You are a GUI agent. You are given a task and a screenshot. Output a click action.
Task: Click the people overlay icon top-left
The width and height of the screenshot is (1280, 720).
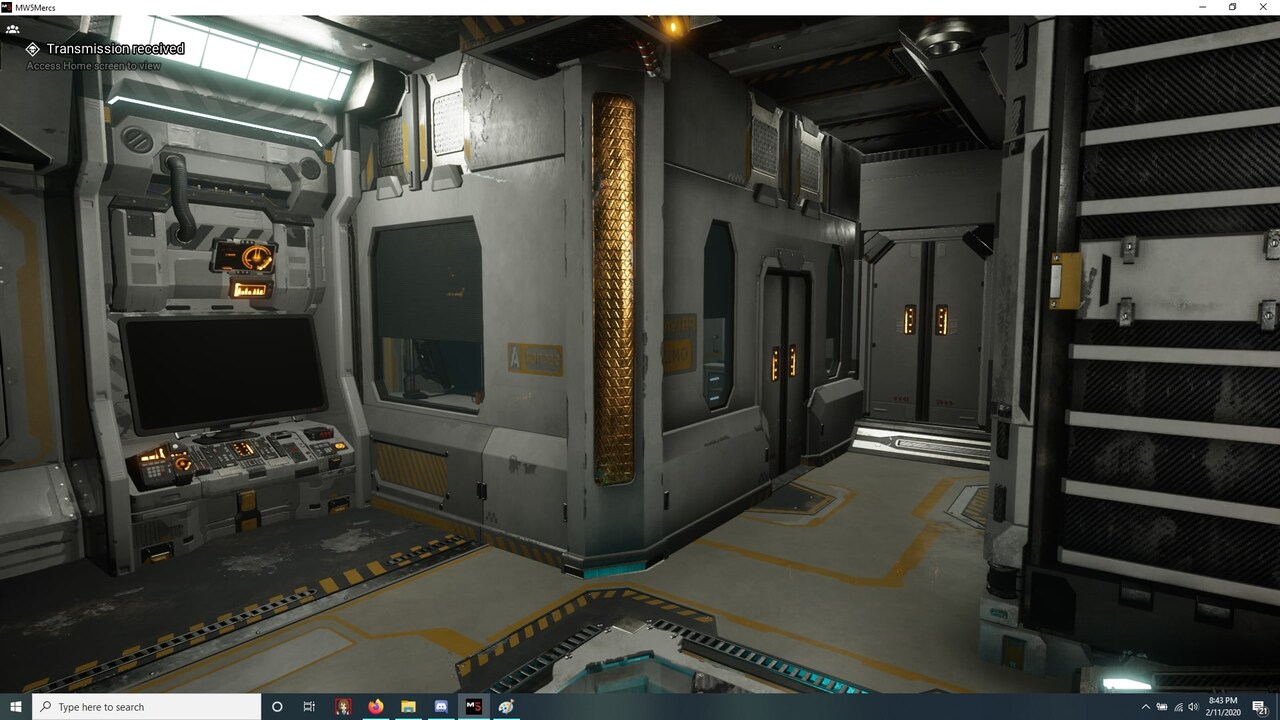click(13, 29)
